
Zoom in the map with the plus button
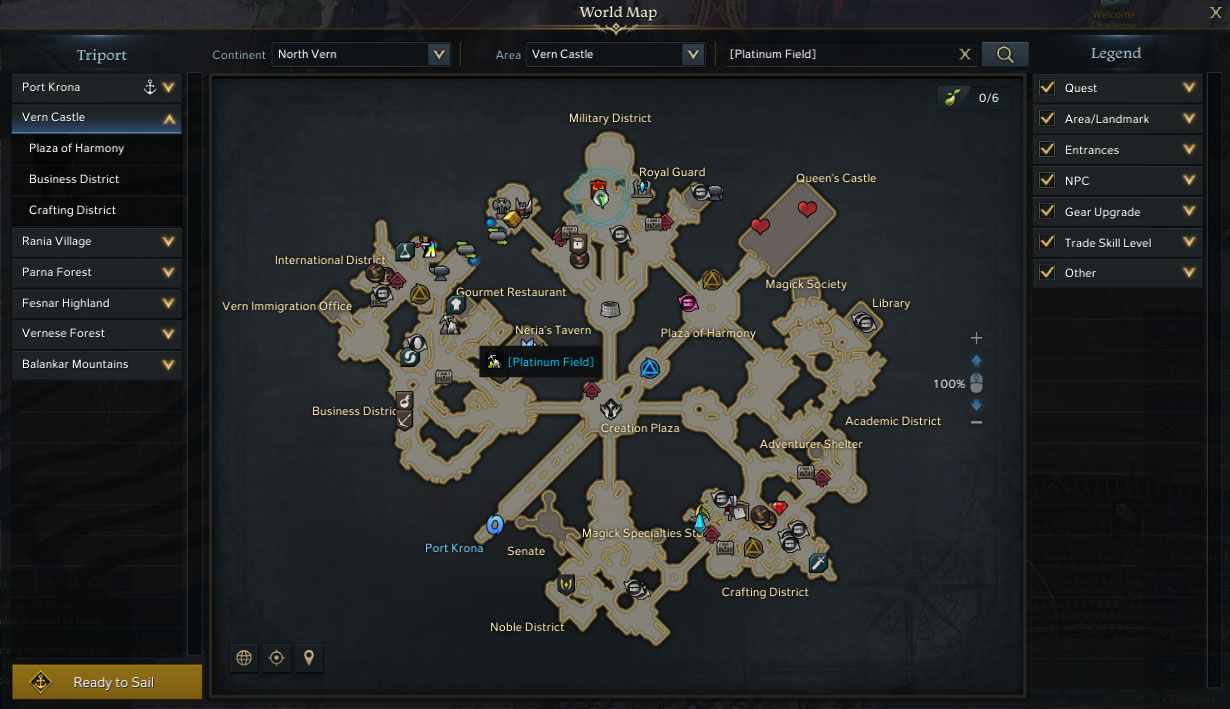(977, 338)
